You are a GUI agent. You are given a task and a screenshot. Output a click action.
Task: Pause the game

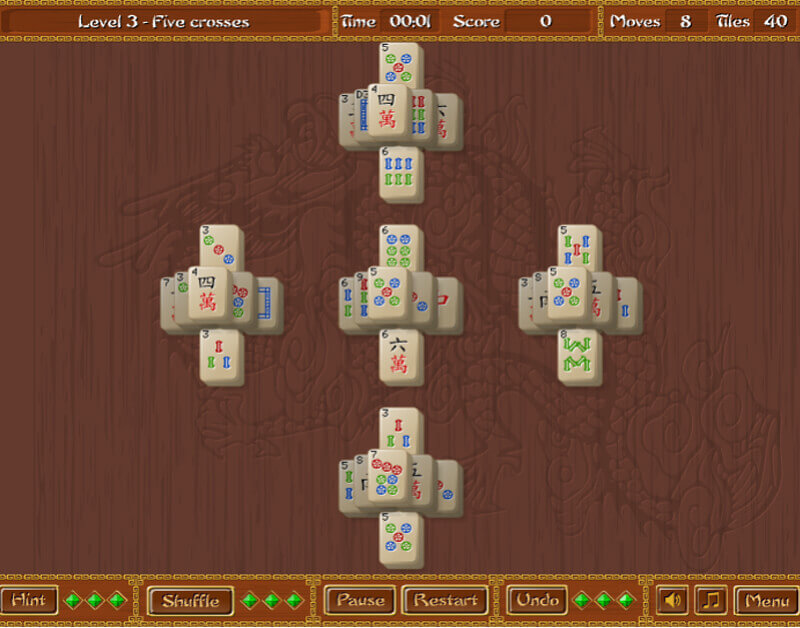[360, 600]
